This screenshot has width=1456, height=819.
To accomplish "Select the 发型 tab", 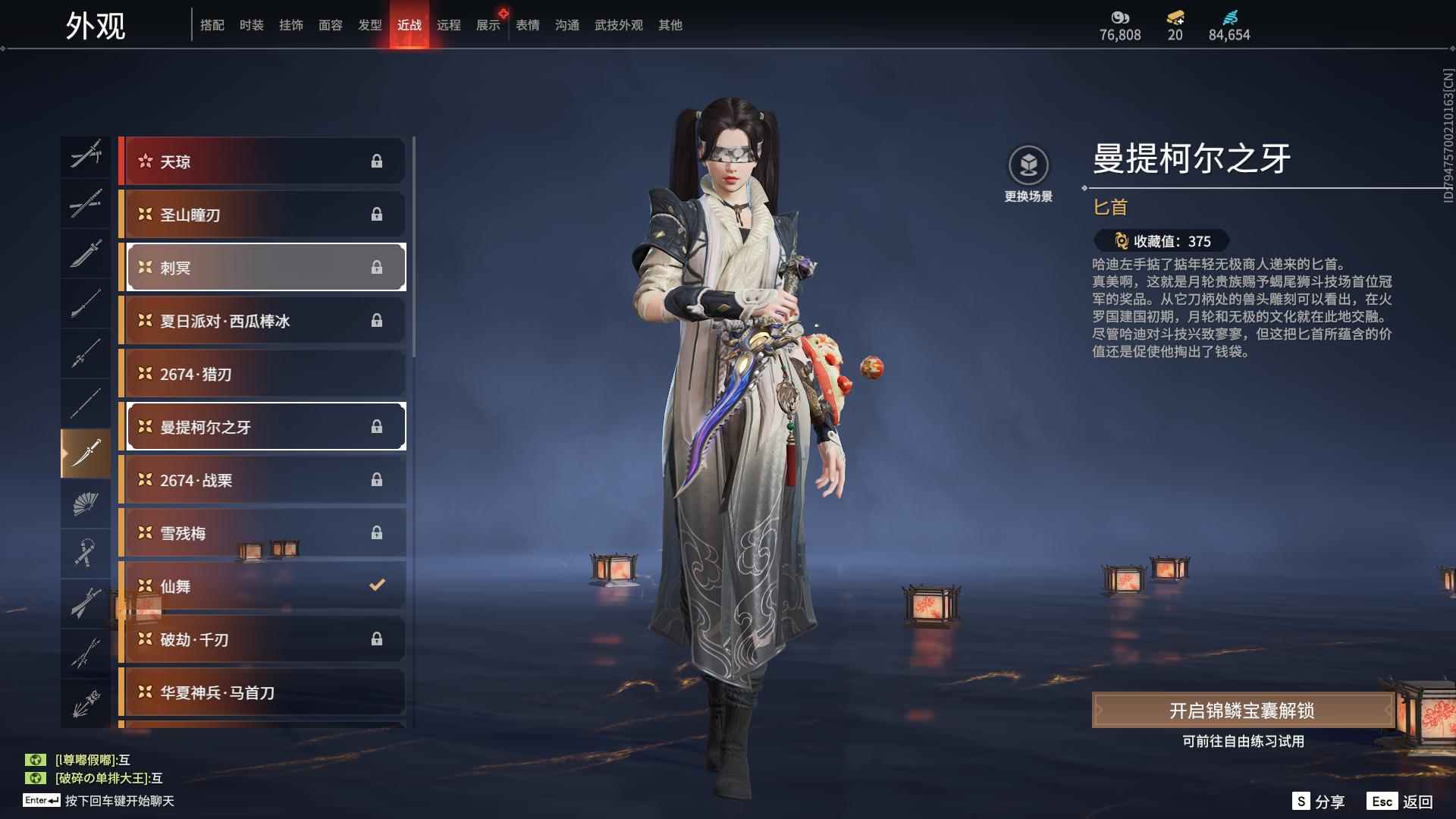I will 369,25.
